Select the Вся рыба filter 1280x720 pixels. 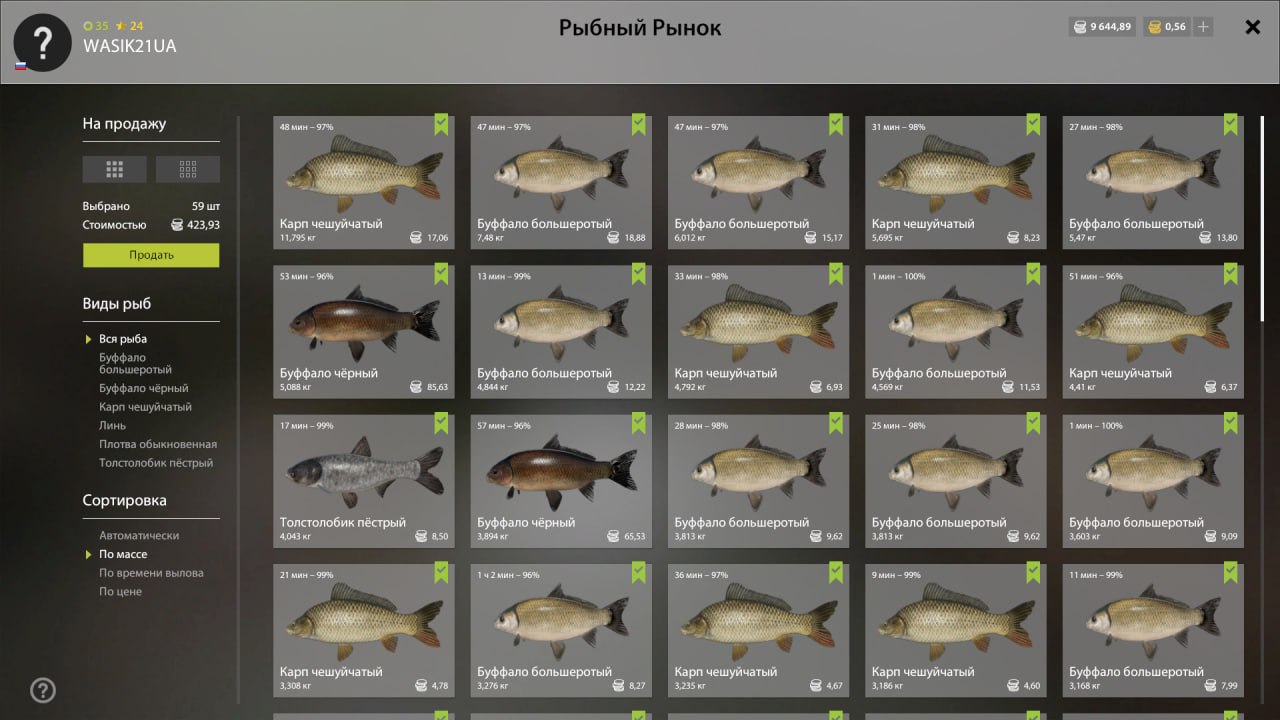pyautogui.click(x=122, y=339)
